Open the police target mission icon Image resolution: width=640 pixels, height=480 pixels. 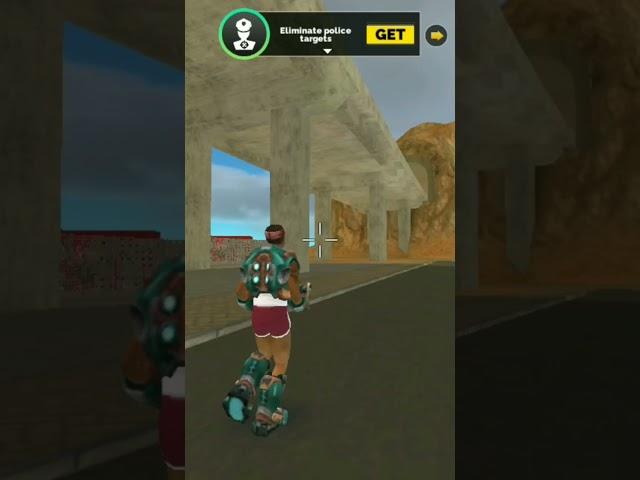(x=244, y=34)
